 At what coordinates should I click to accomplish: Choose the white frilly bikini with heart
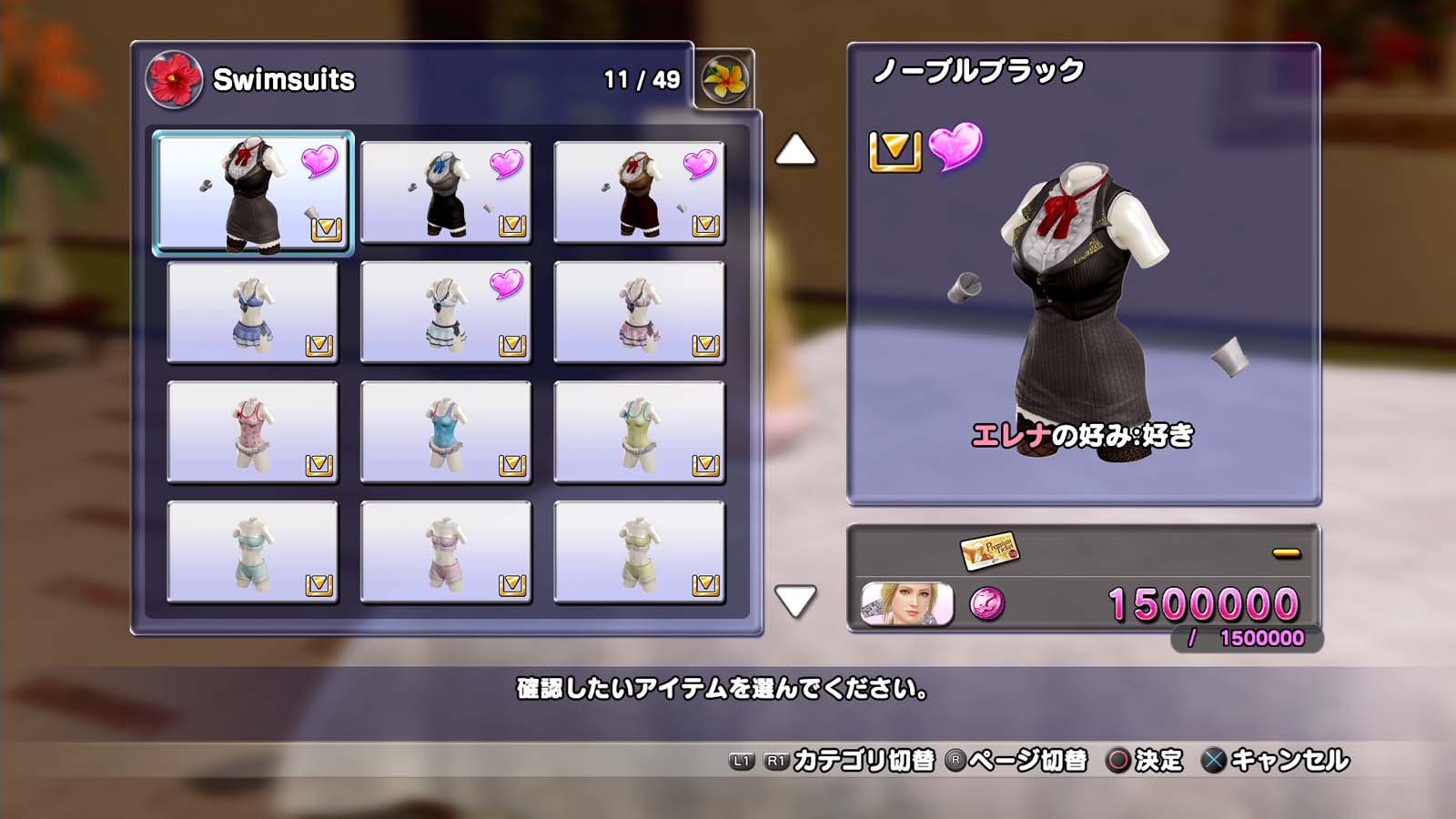point(446,312)
